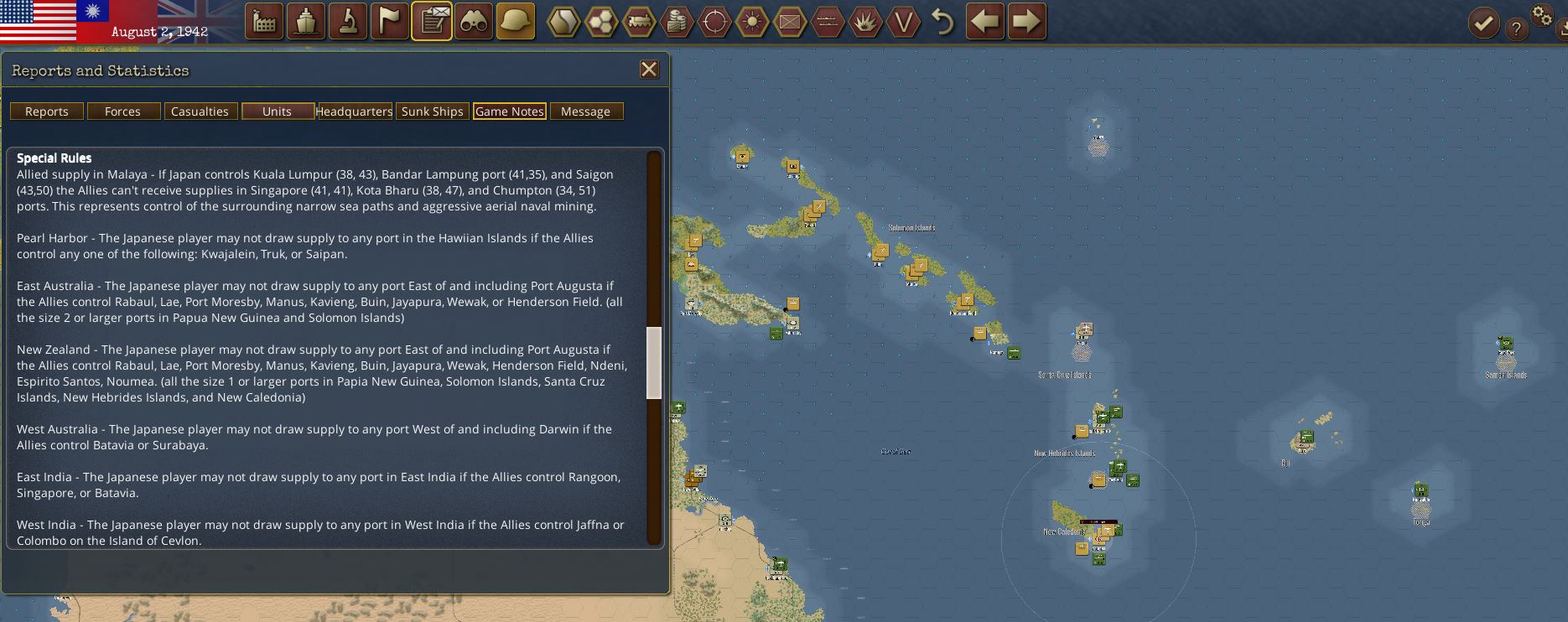Open the factory production icon
The width and height of the screenshot is (1568, 622).
pos(264,22)
